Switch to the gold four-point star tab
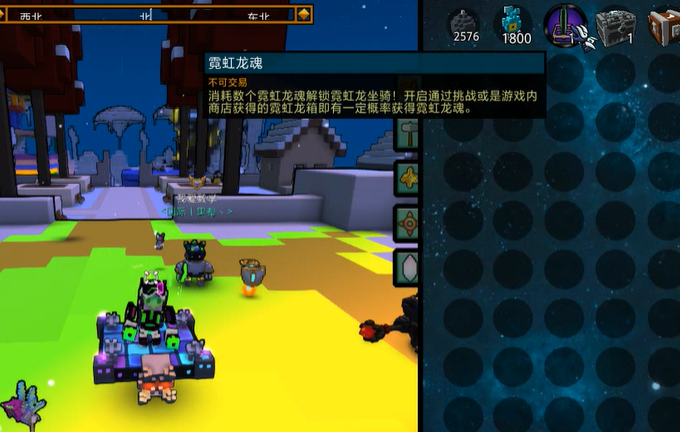This screenshot has width=680, height=432. [x=408, y=177]
